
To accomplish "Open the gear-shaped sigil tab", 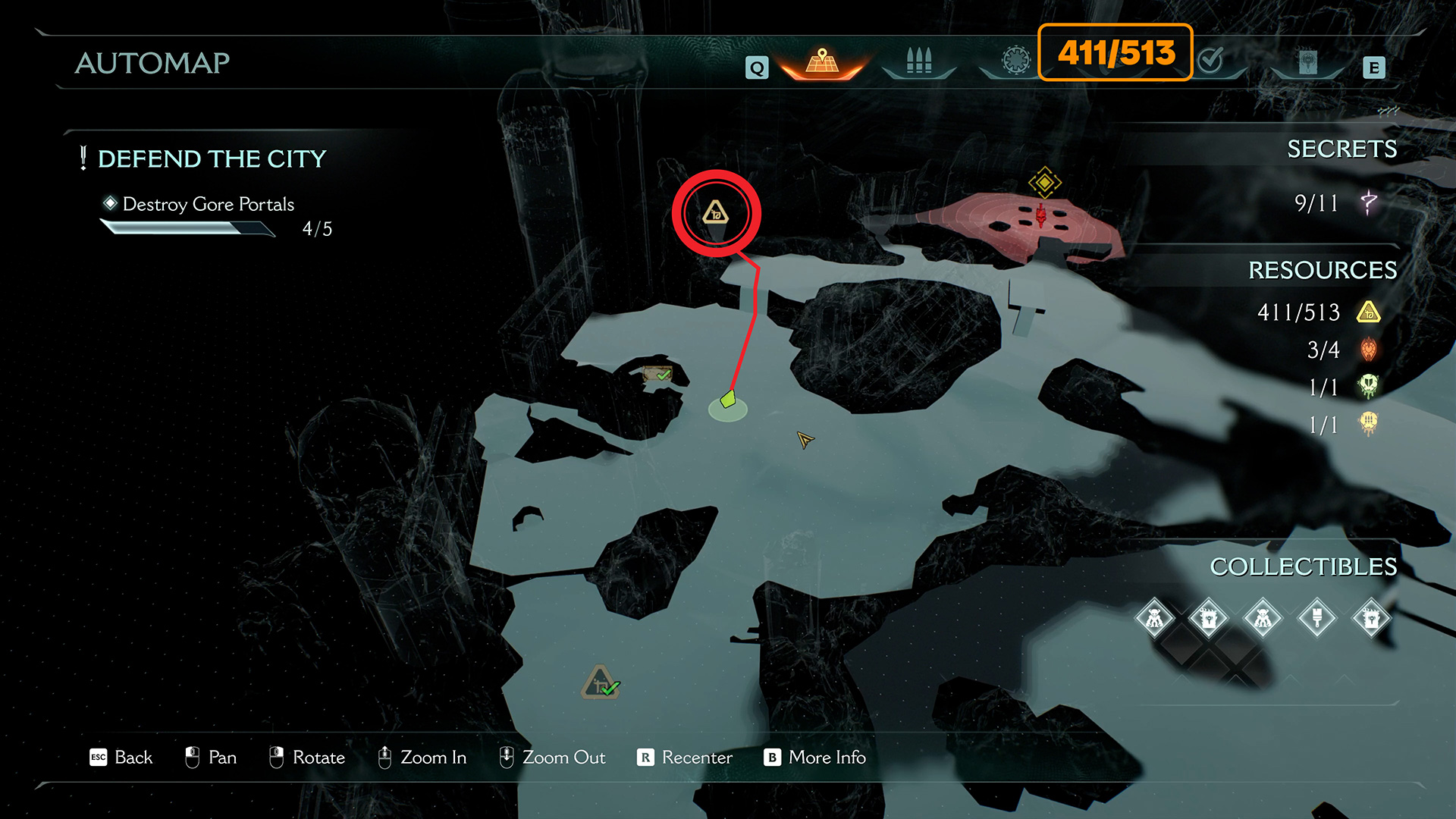I will click(1015, 60).
